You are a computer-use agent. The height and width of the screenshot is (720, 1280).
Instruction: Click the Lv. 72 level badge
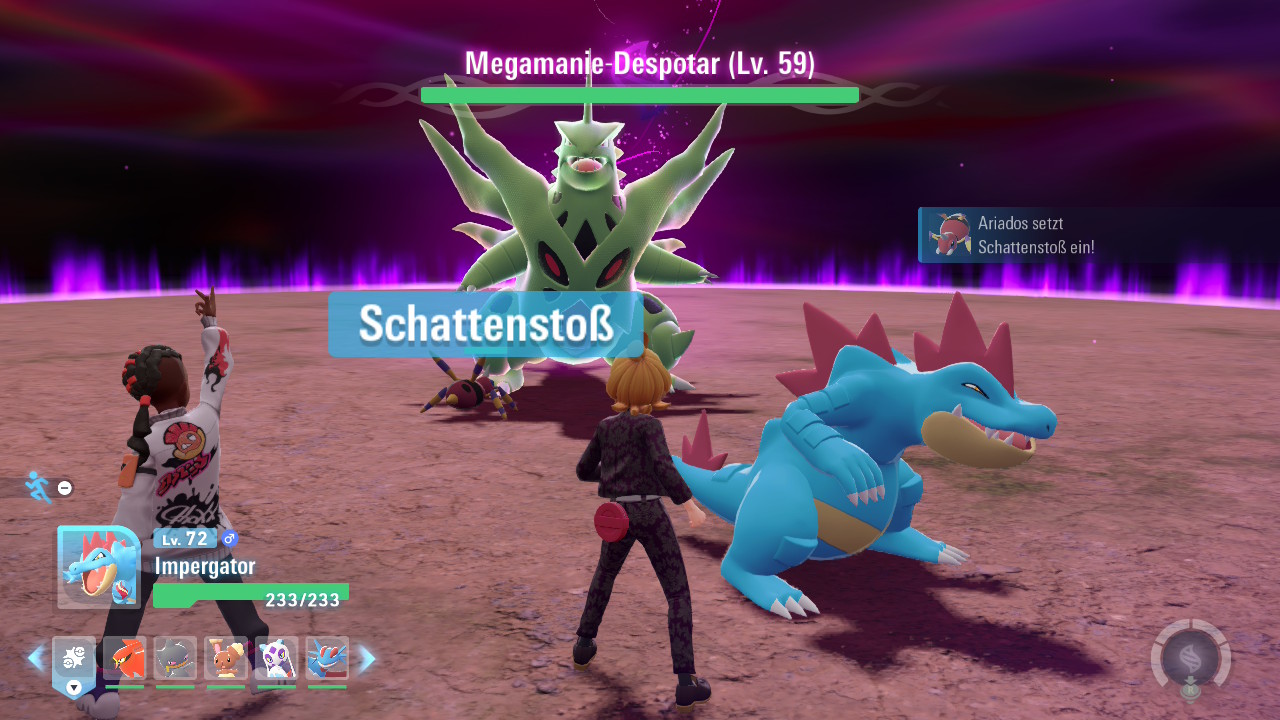tap(183, 539)
